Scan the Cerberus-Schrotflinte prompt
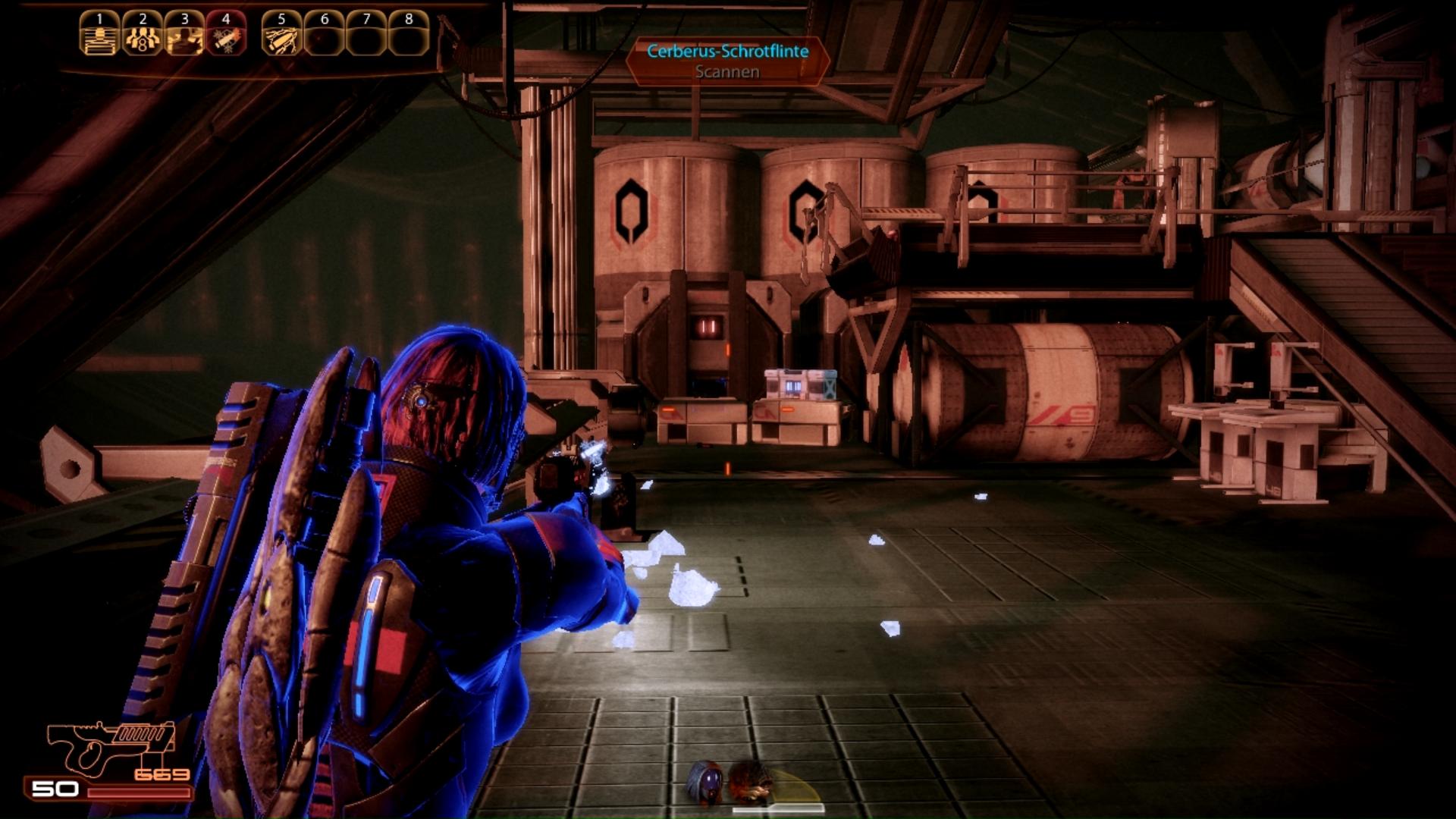1456x819 pixels. click(727, 61)
